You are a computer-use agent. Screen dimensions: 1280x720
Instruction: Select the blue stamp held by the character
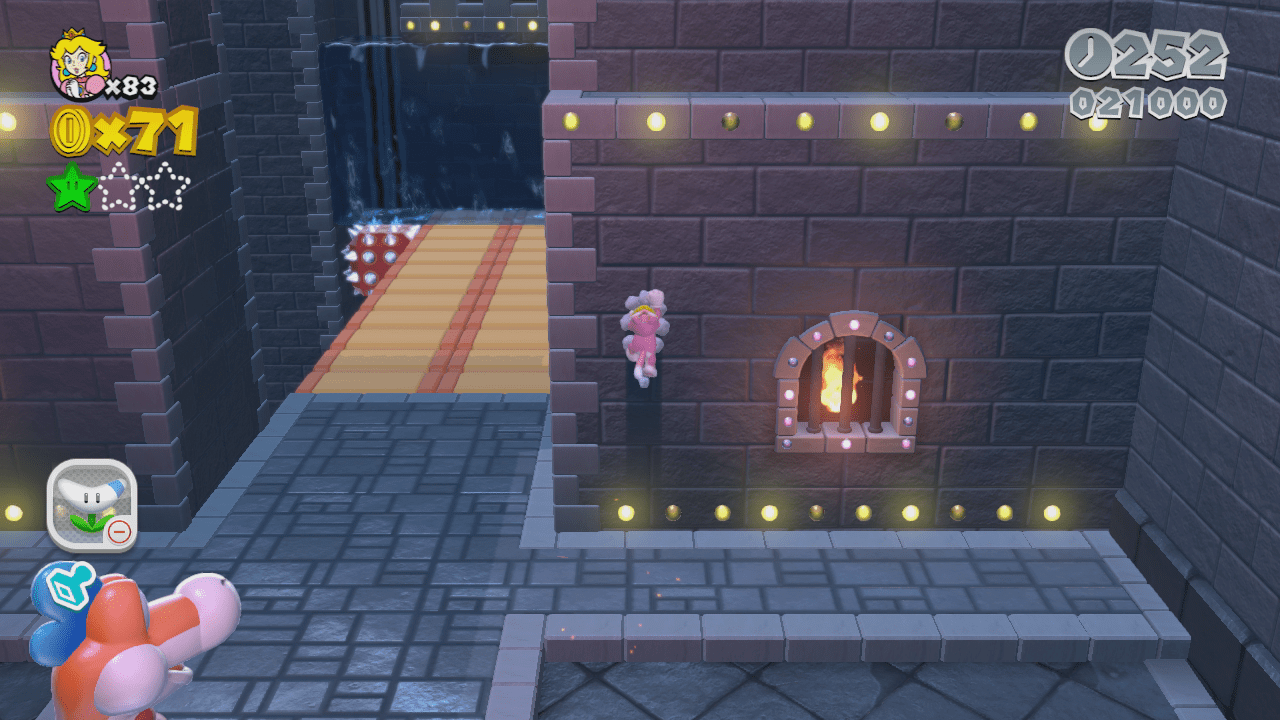(x=63, y=589)
